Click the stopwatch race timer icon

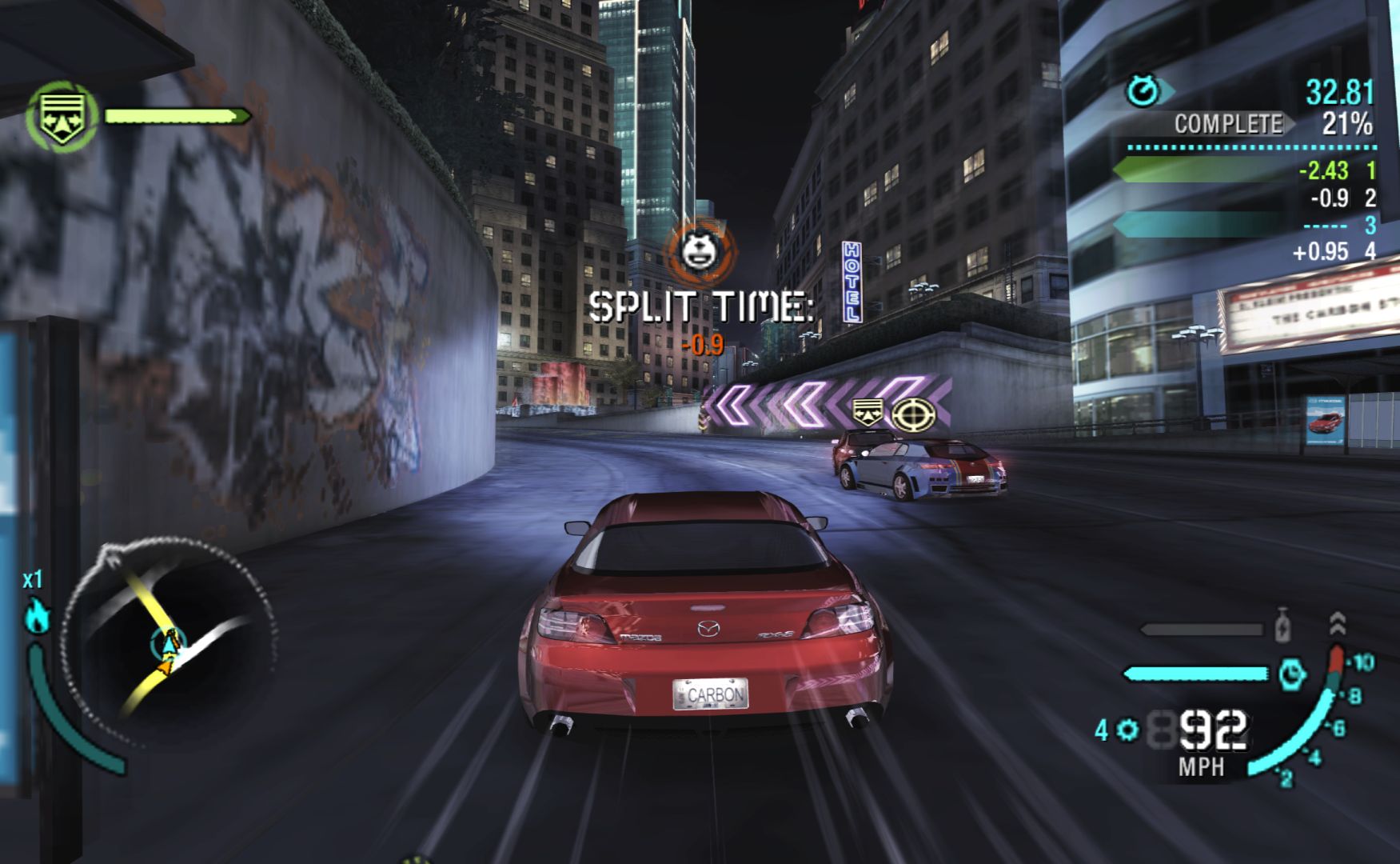coord(1143,90)
